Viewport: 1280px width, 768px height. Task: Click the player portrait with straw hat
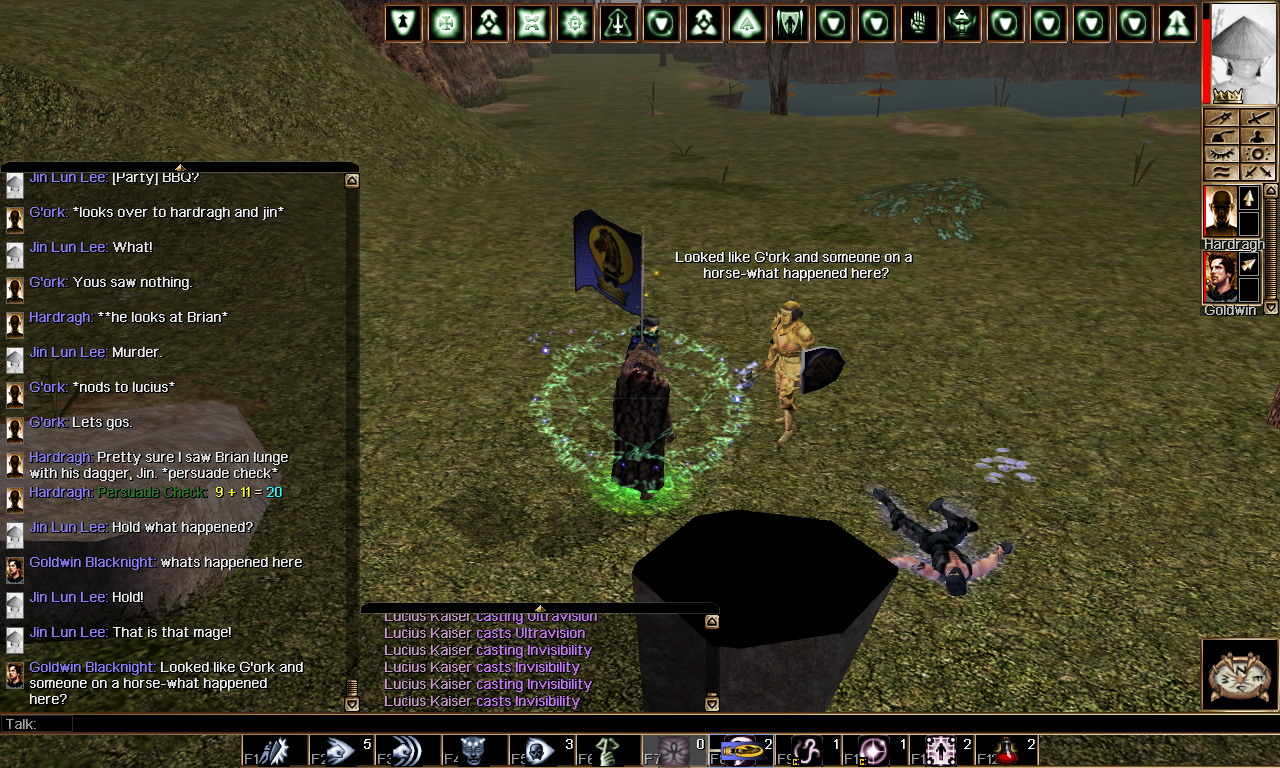click(x=1244, y=52)
